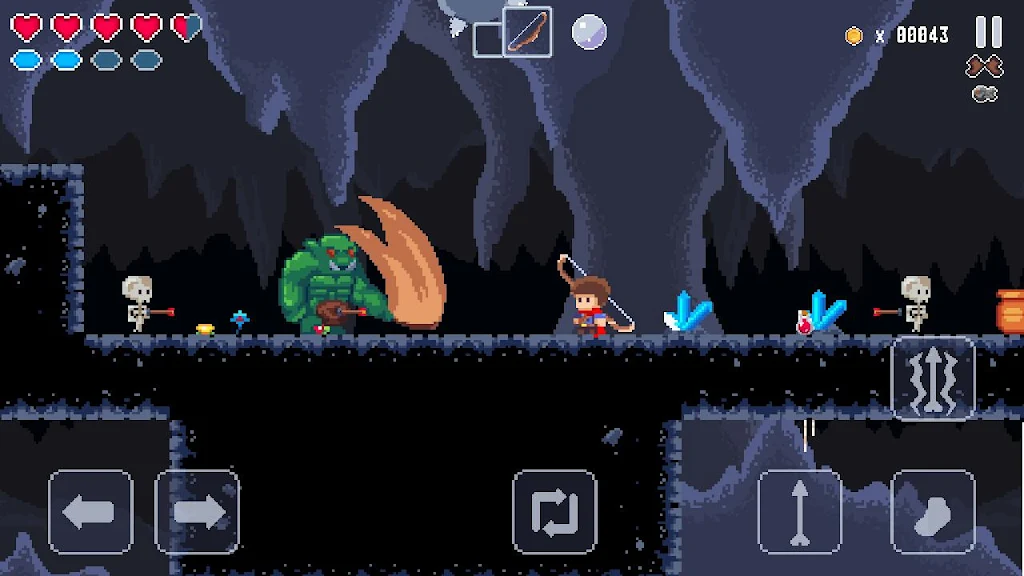The width and height of the screenshot is (1024, 576).
Task: Swap weapons with the cycle button
Action: point(554,512)
